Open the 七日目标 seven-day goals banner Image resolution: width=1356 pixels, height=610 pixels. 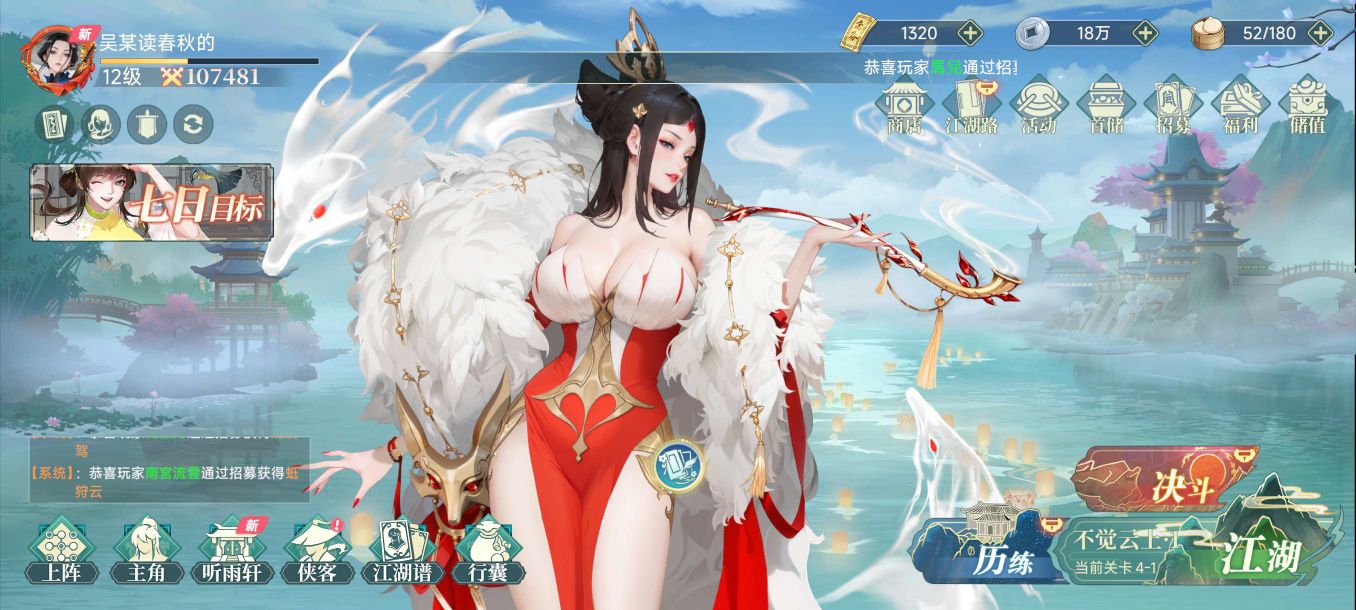[x=152, y=203]
